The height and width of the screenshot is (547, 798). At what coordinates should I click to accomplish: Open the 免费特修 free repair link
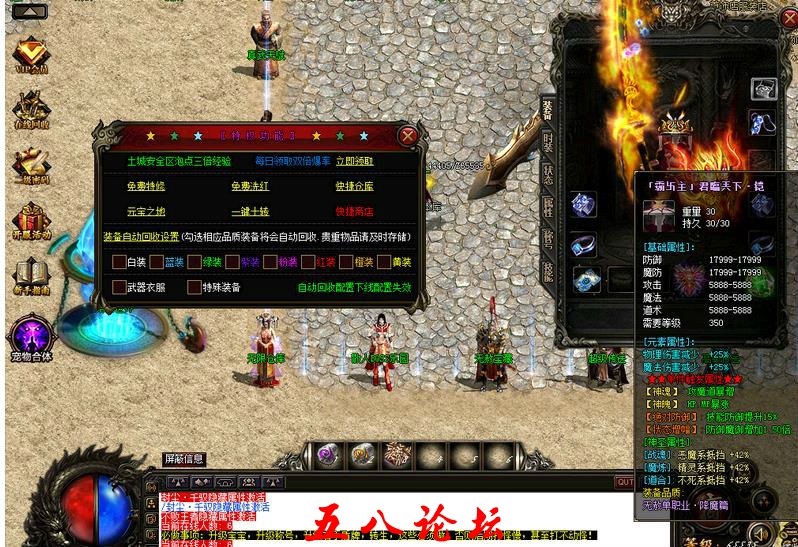coord(145,186)
